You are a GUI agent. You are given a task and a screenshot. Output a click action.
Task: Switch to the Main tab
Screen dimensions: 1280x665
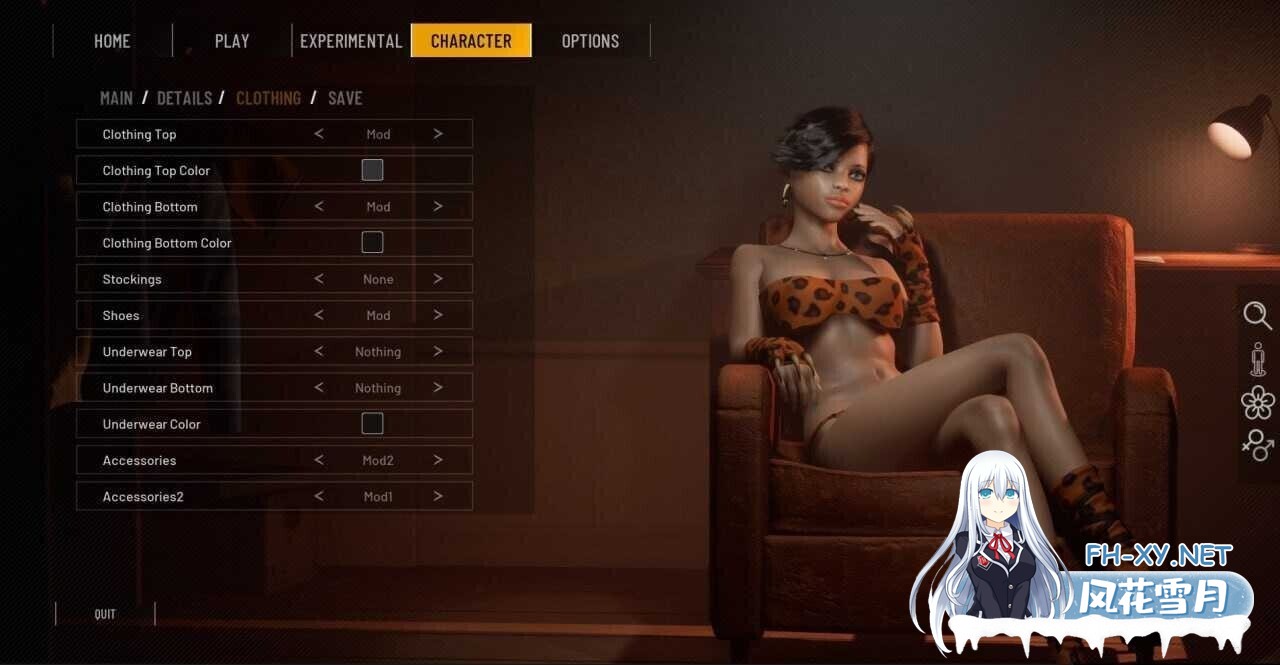click(116, 98)
